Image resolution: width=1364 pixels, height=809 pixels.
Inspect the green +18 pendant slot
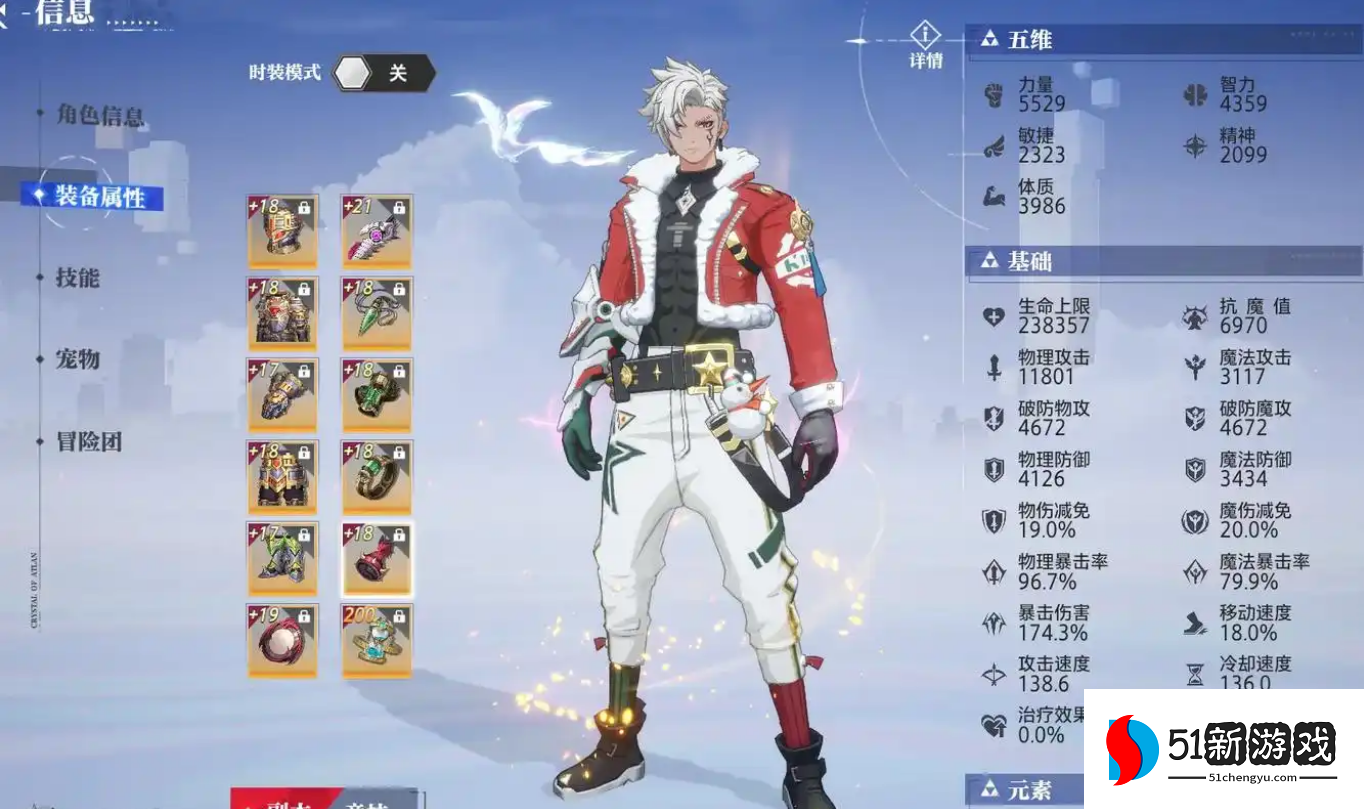click(377, 312)
